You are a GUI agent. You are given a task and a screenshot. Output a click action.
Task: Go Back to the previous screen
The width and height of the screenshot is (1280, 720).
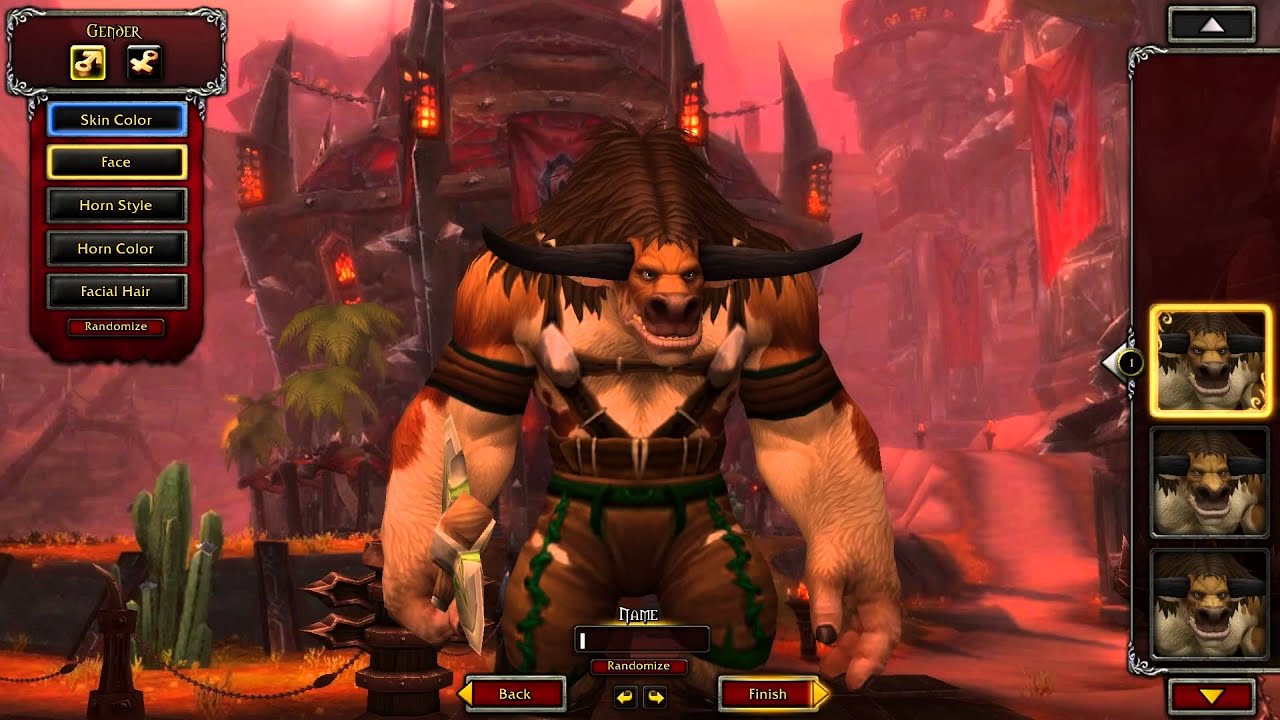coord(513,694)
